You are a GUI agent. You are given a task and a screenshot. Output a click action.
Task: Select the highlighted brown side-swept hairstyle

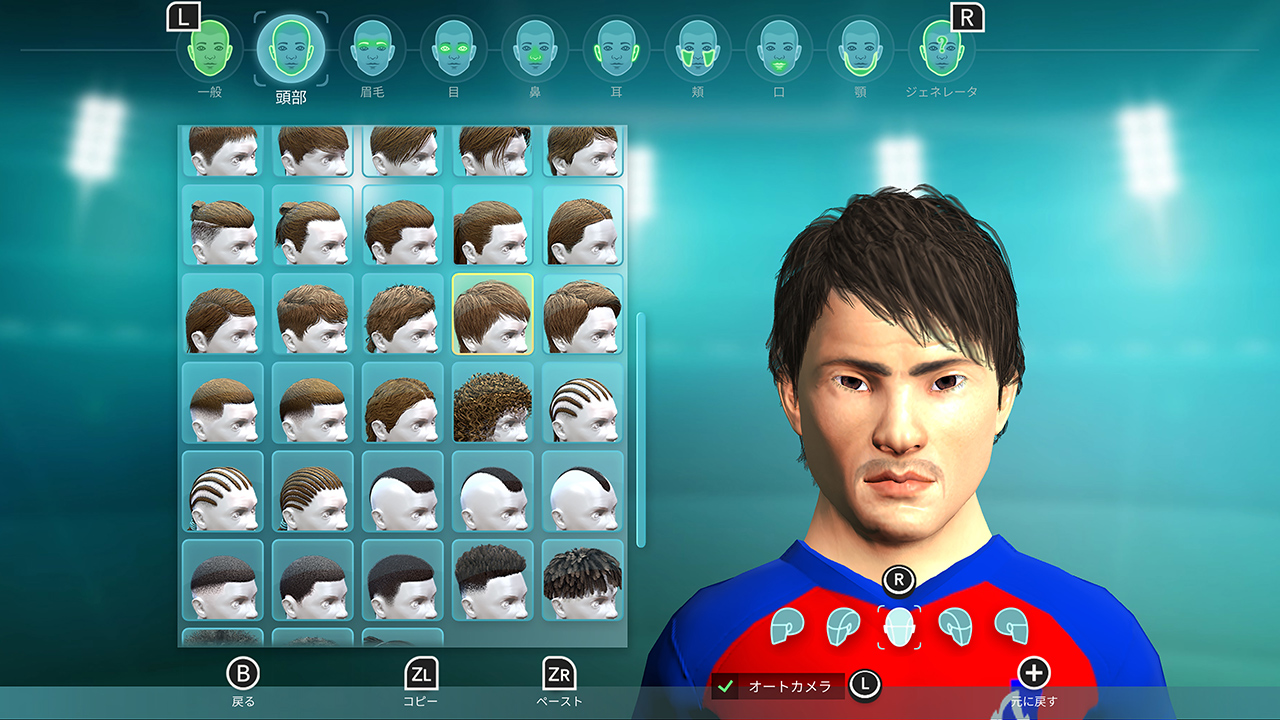tap(492, 314)
